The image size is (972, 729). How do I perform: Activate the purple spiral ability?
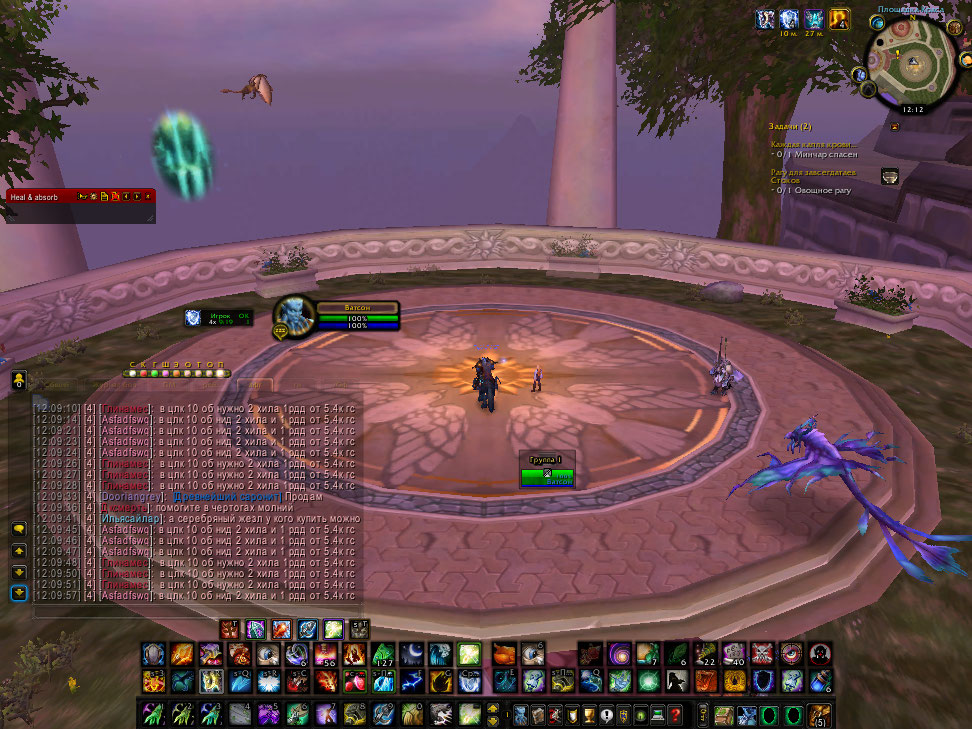click(619, 654)
